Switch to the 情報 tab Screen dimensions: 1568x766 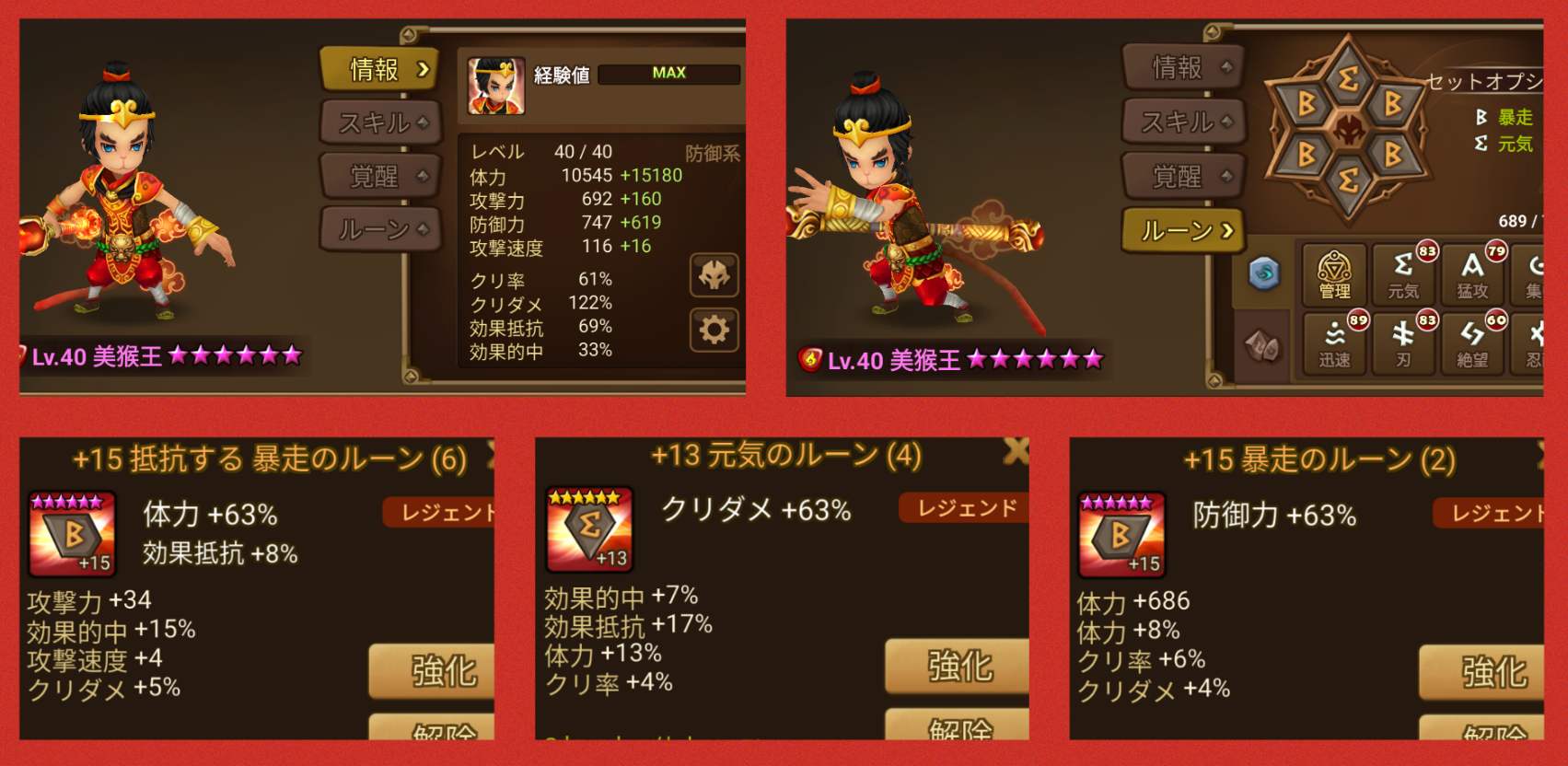pos(380,69)
